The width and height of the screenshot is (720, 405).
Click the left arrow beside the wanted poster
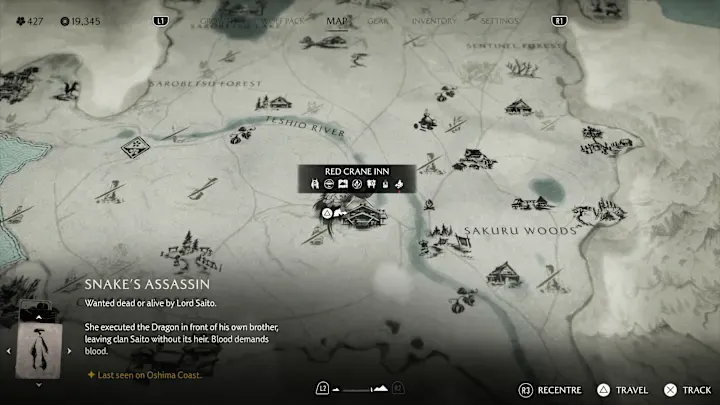point(9,350)
